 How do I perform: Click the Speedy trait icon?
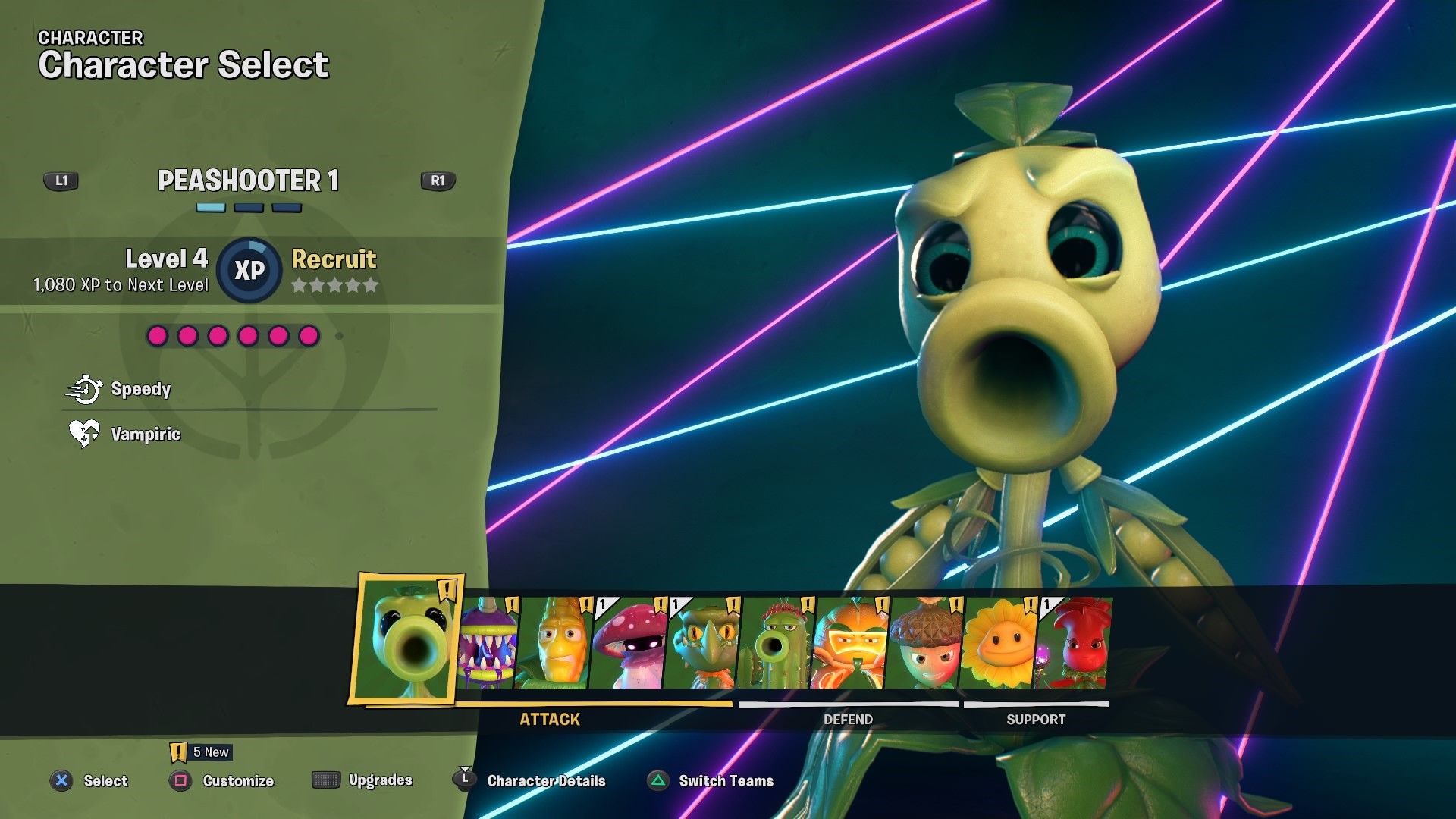(x=87, y=389)
